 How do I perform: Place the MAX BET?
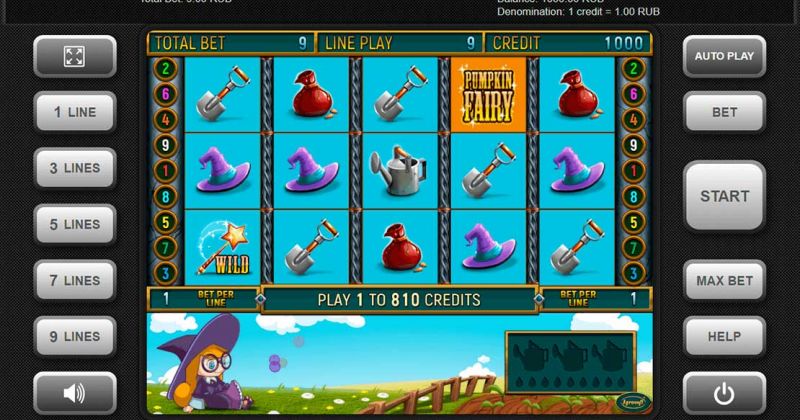724,281
